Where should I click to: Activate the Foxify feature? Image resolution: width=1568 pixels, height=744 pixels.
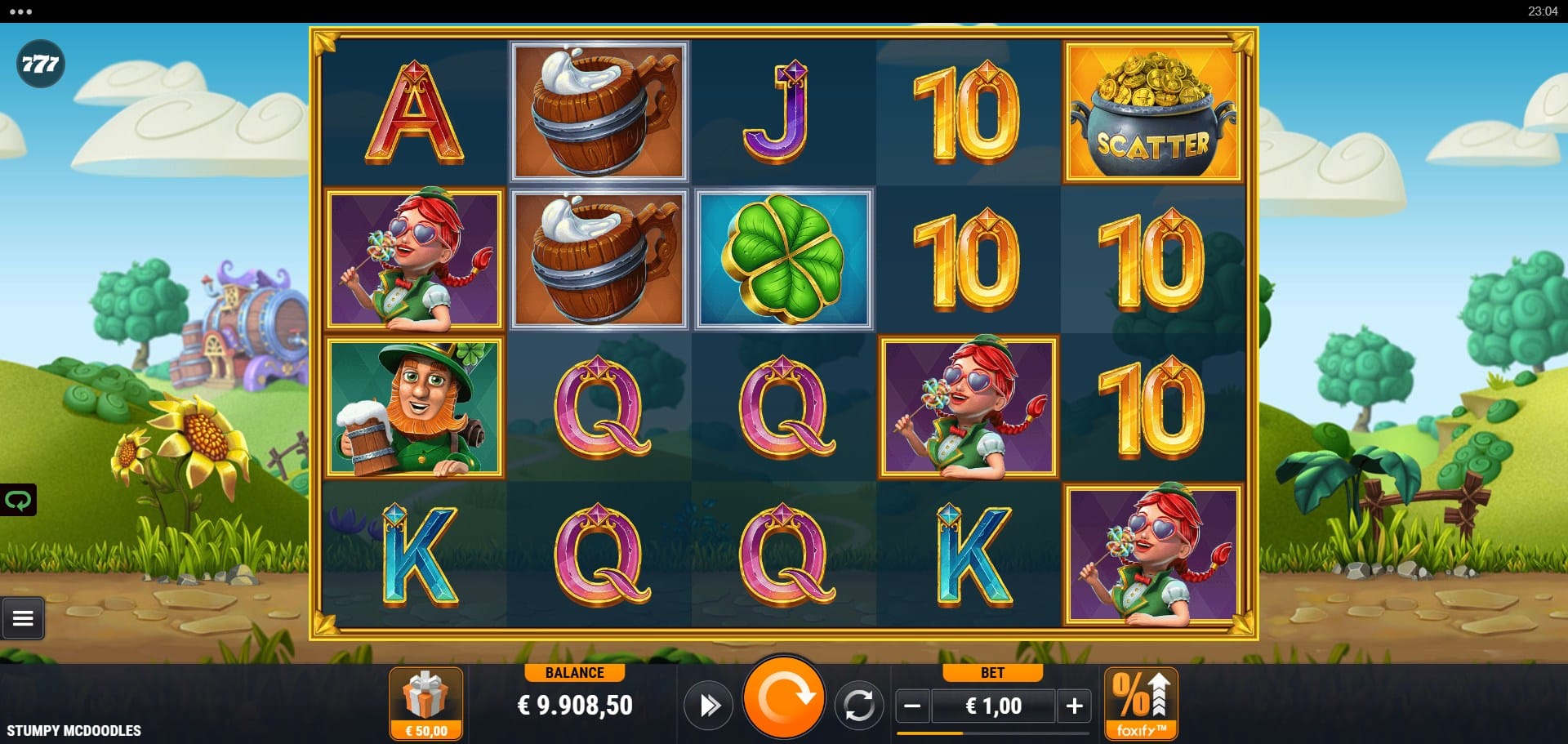click(1141, 704)
